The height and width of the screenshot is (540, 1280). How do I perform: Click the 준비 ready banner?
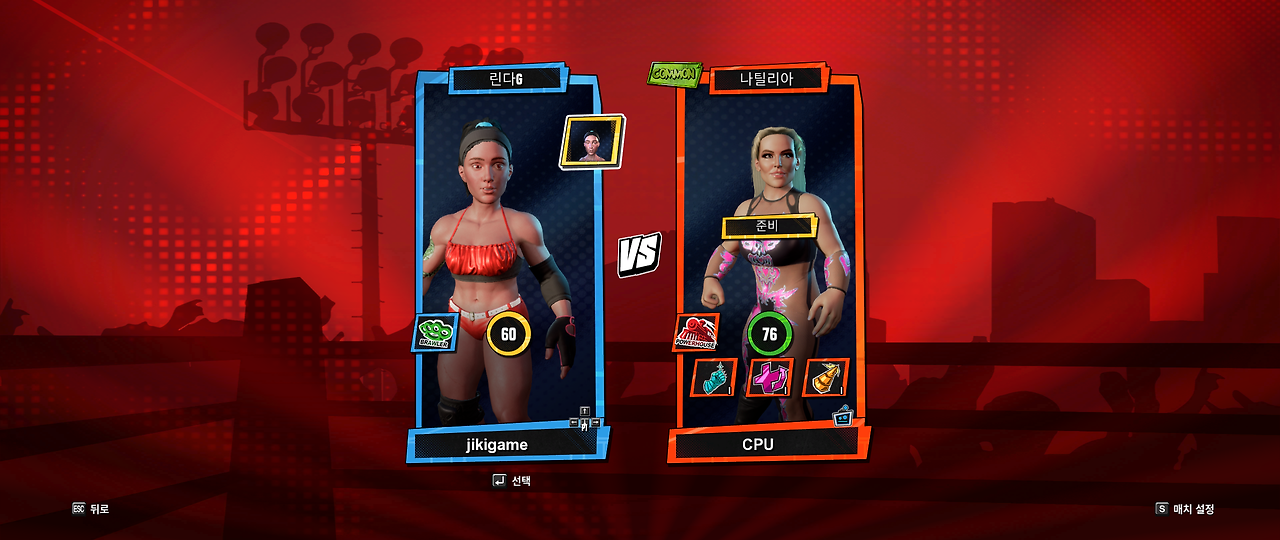(x=769, y=226)
